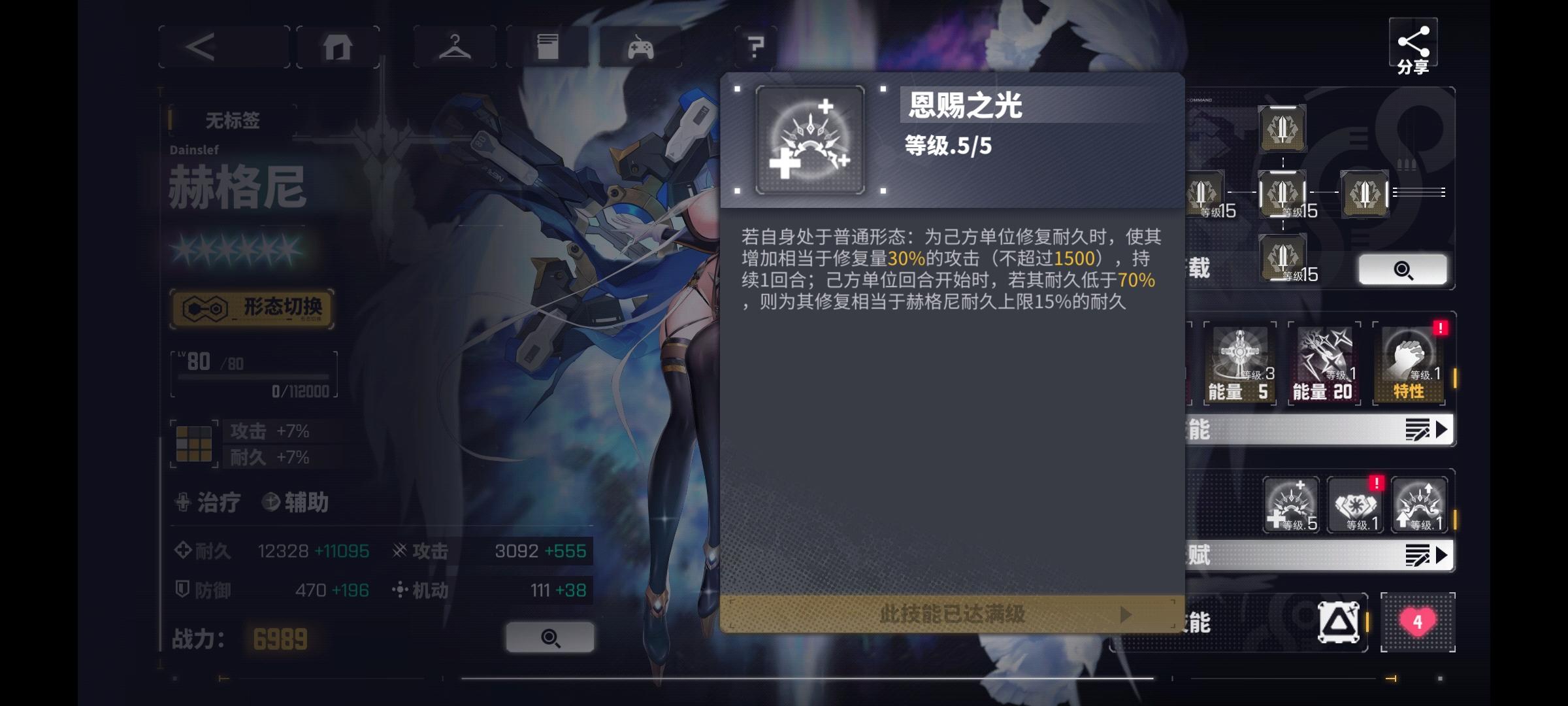1568x706 pixels.
Task: Open the home screen icon at the top
Action: click(337, 46)
